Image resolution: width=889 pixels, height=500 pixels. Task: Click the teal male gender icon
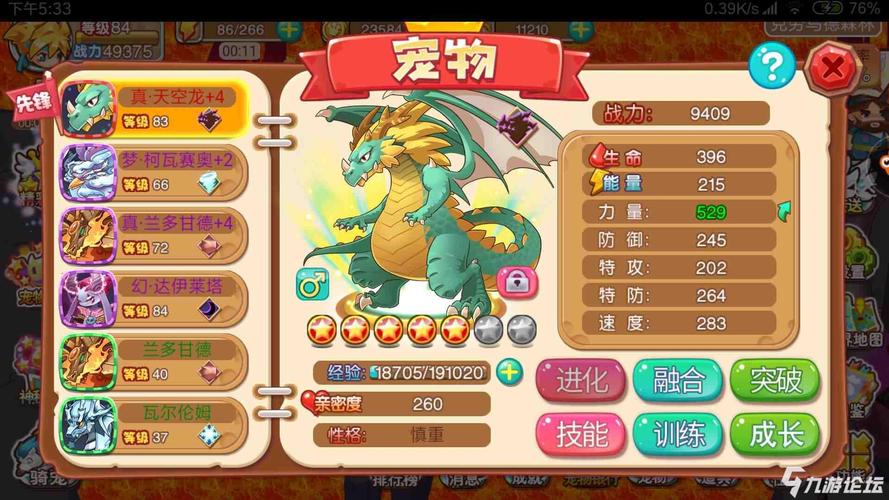coord(312,284)
